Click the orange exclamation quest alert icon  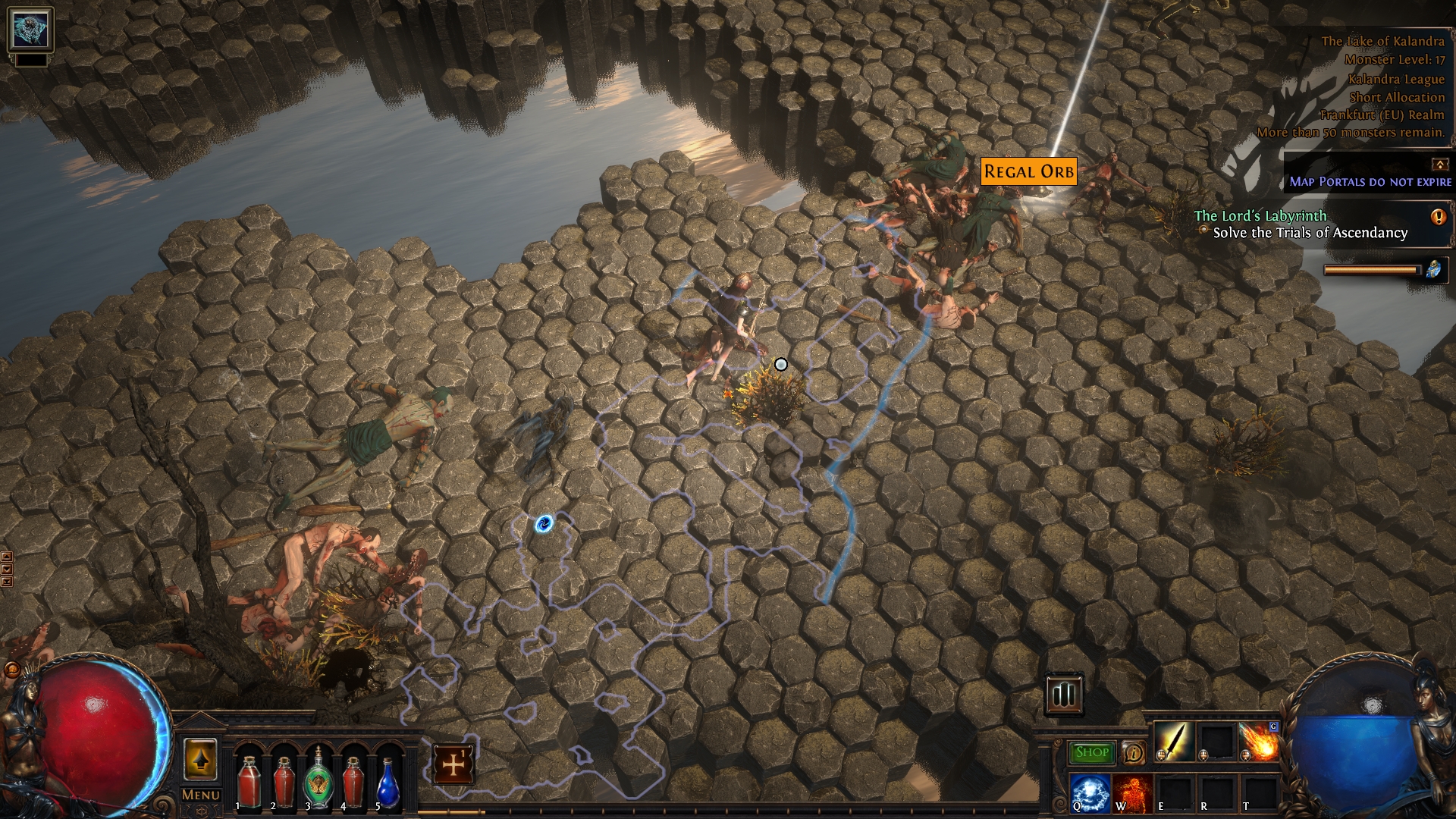click(1438, 217)
